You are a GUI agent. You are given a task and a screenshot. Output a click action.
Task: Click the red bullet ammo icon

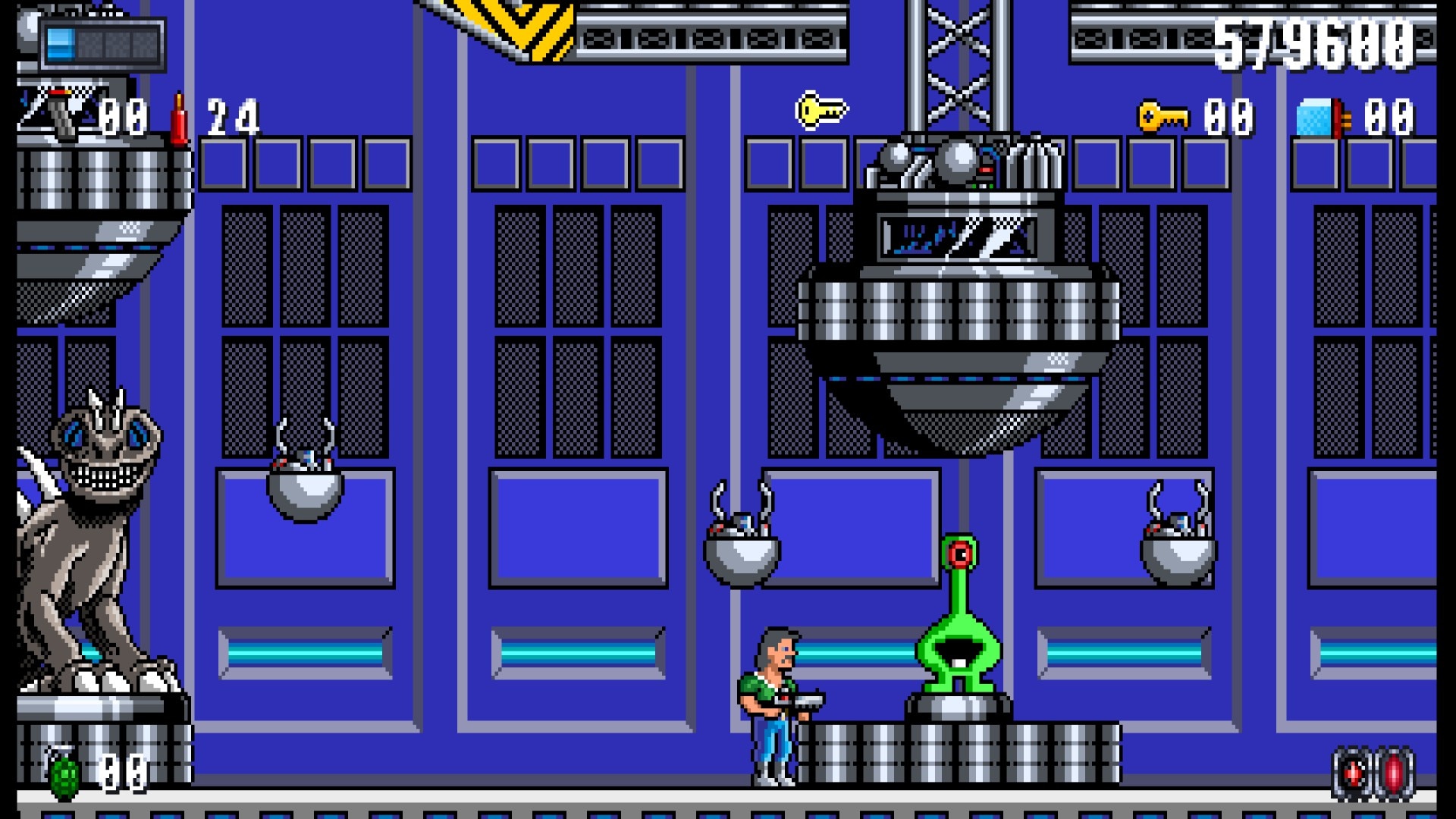179,118
